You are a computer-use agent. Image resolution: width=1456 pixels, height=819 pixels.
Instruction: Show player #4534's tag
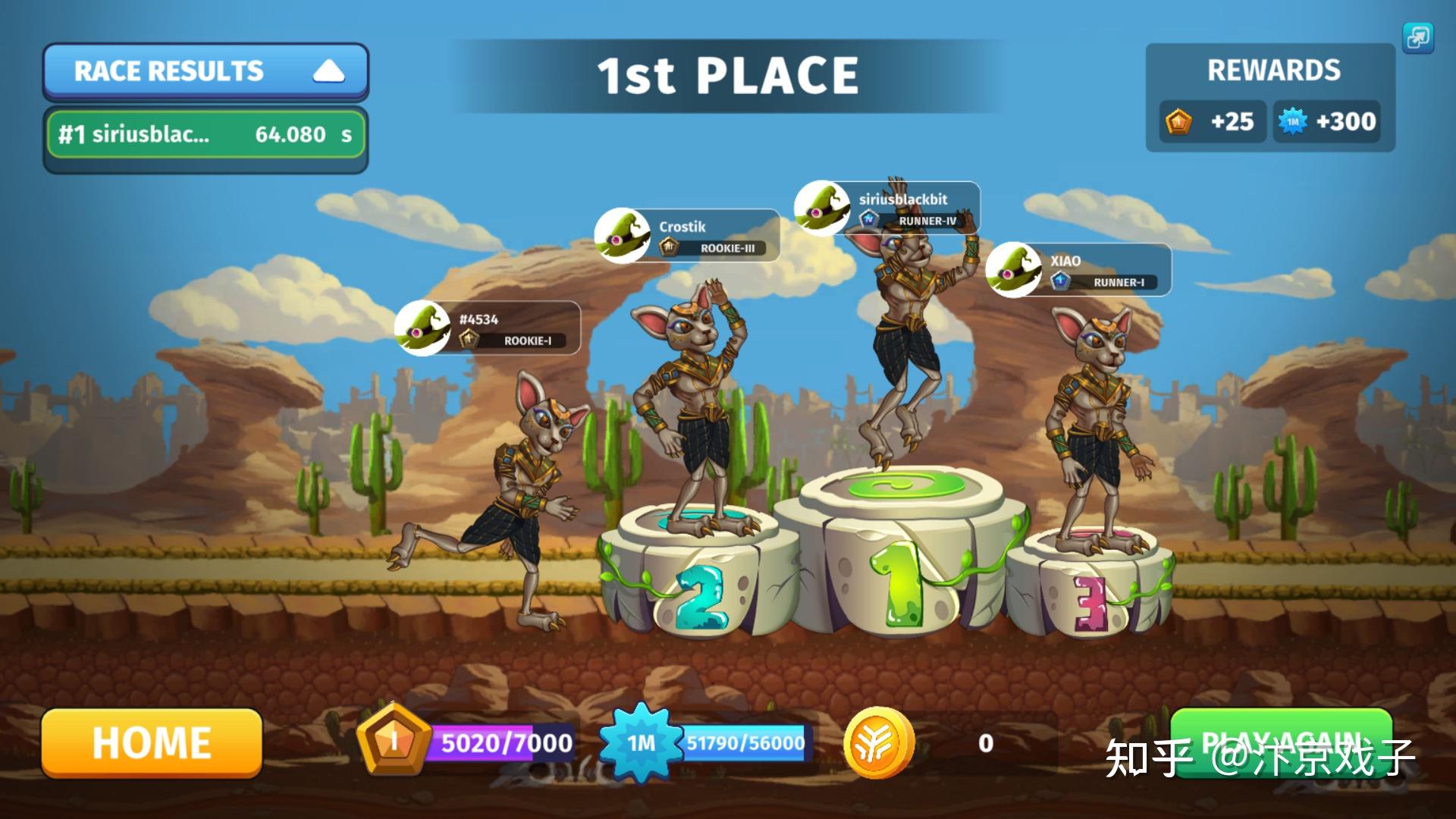pyautogui.click(x=488, y=328)
